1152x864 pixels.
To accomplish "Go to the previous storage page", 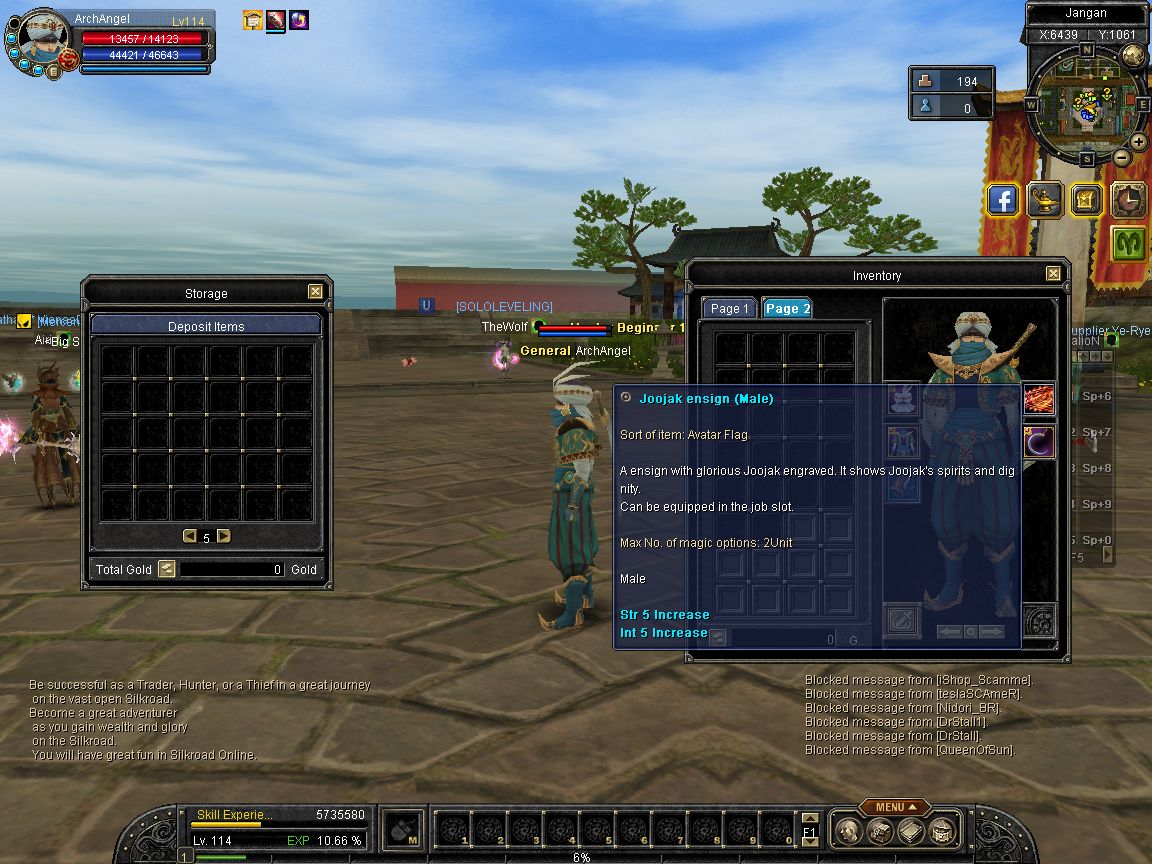I will 190,536.
